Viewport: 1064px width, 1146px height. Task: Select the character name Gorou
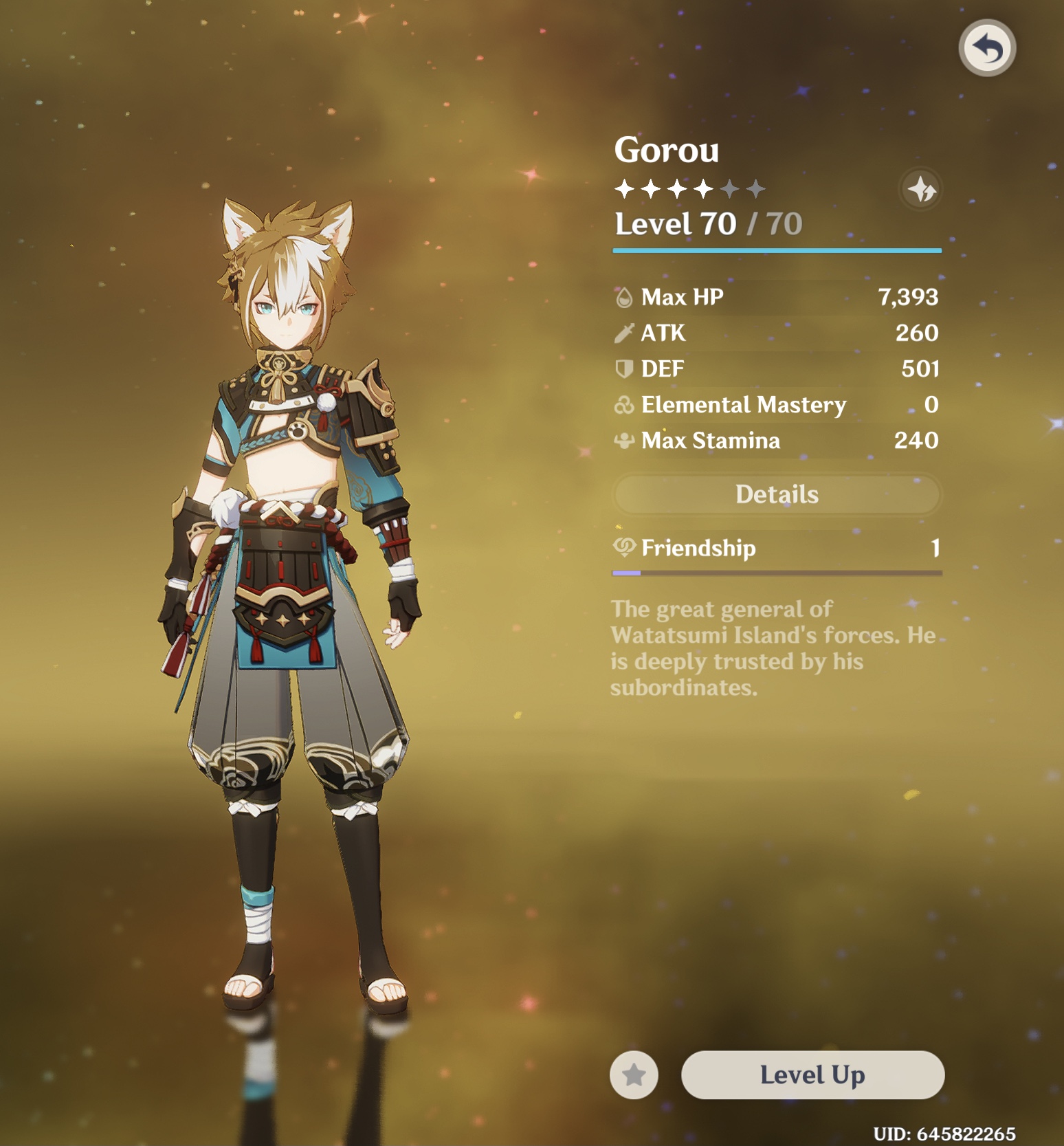tap(665, 150)
